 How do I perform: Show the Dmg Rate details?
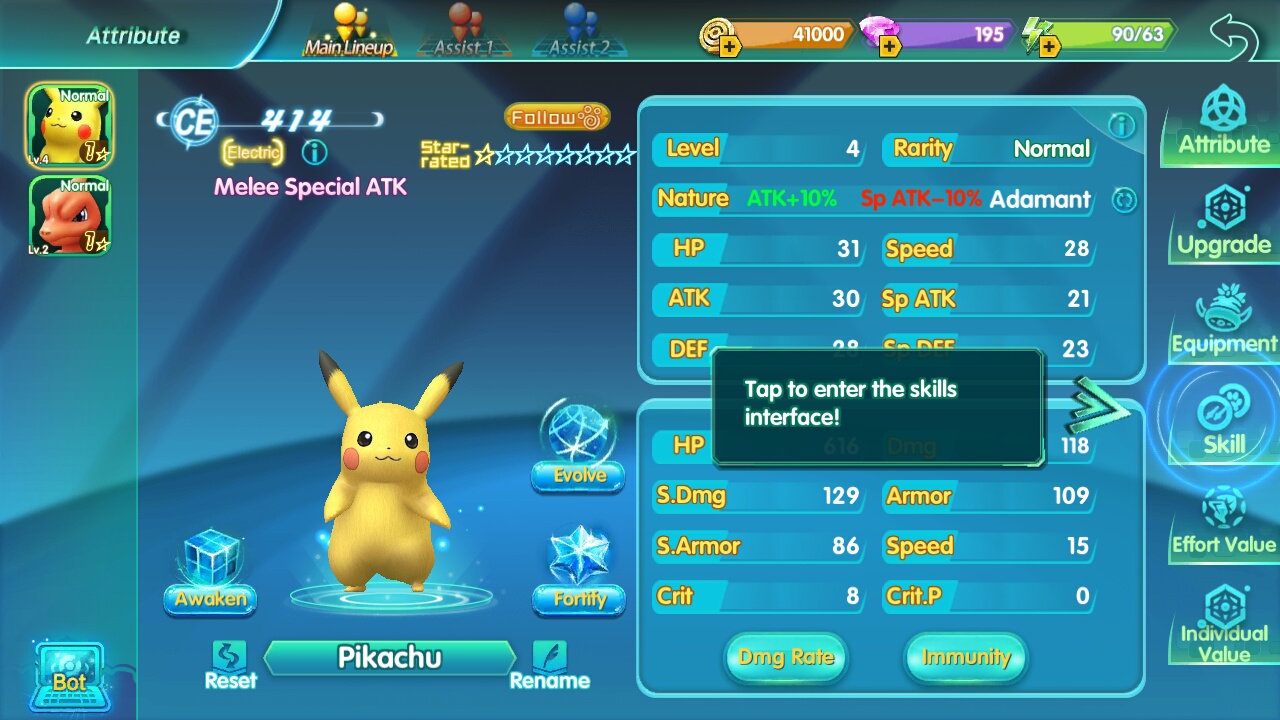point(786,657)
